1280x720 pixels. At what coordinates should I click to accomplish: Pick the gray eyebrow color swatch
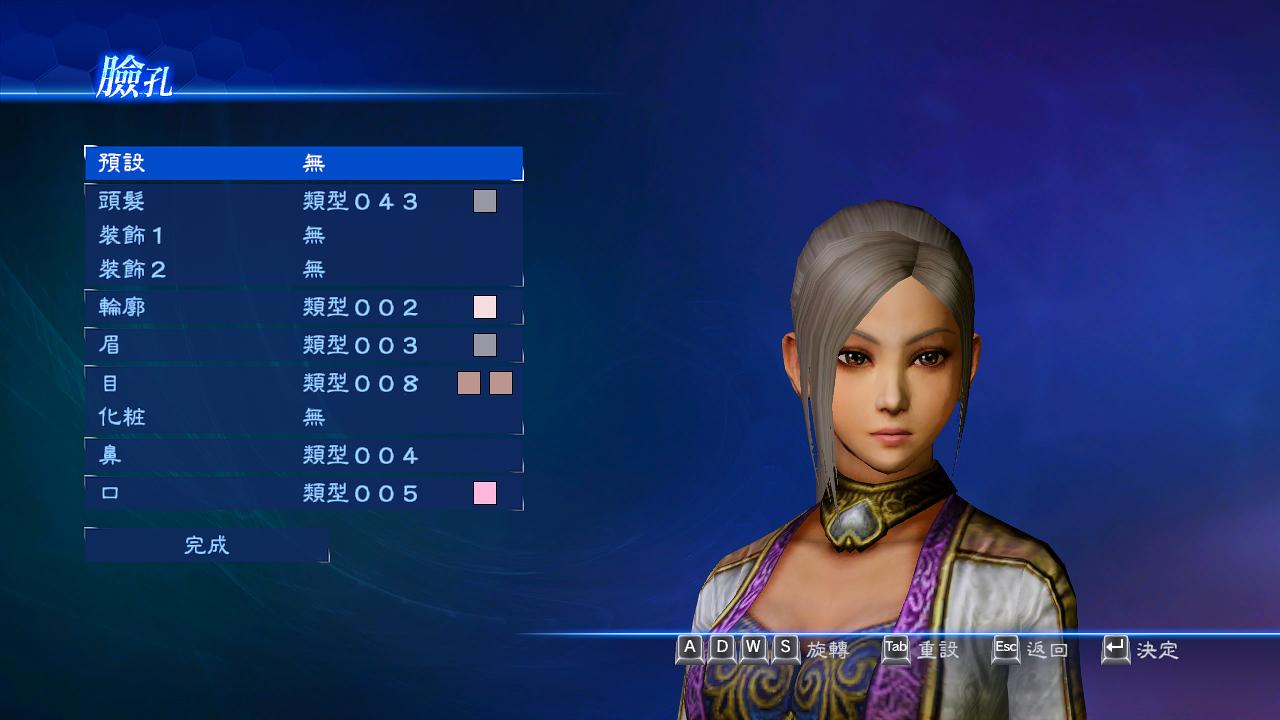(485, 345)
